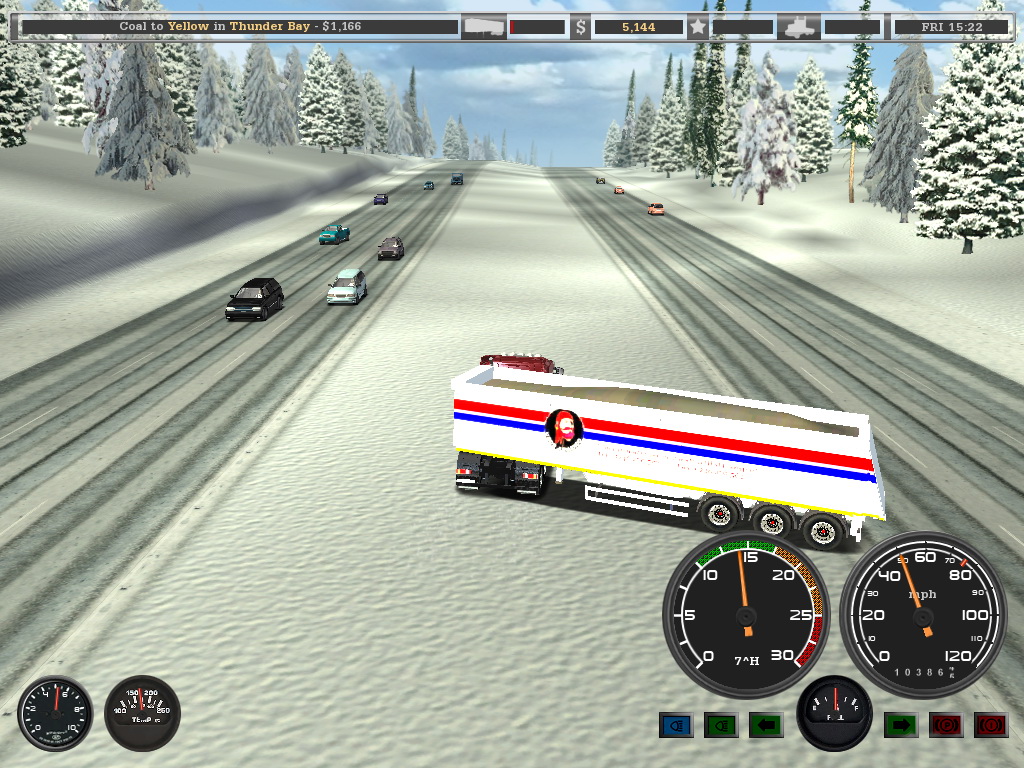Click the star reputation icon
Screen dimensions: 1024x768
pos(697,27)
